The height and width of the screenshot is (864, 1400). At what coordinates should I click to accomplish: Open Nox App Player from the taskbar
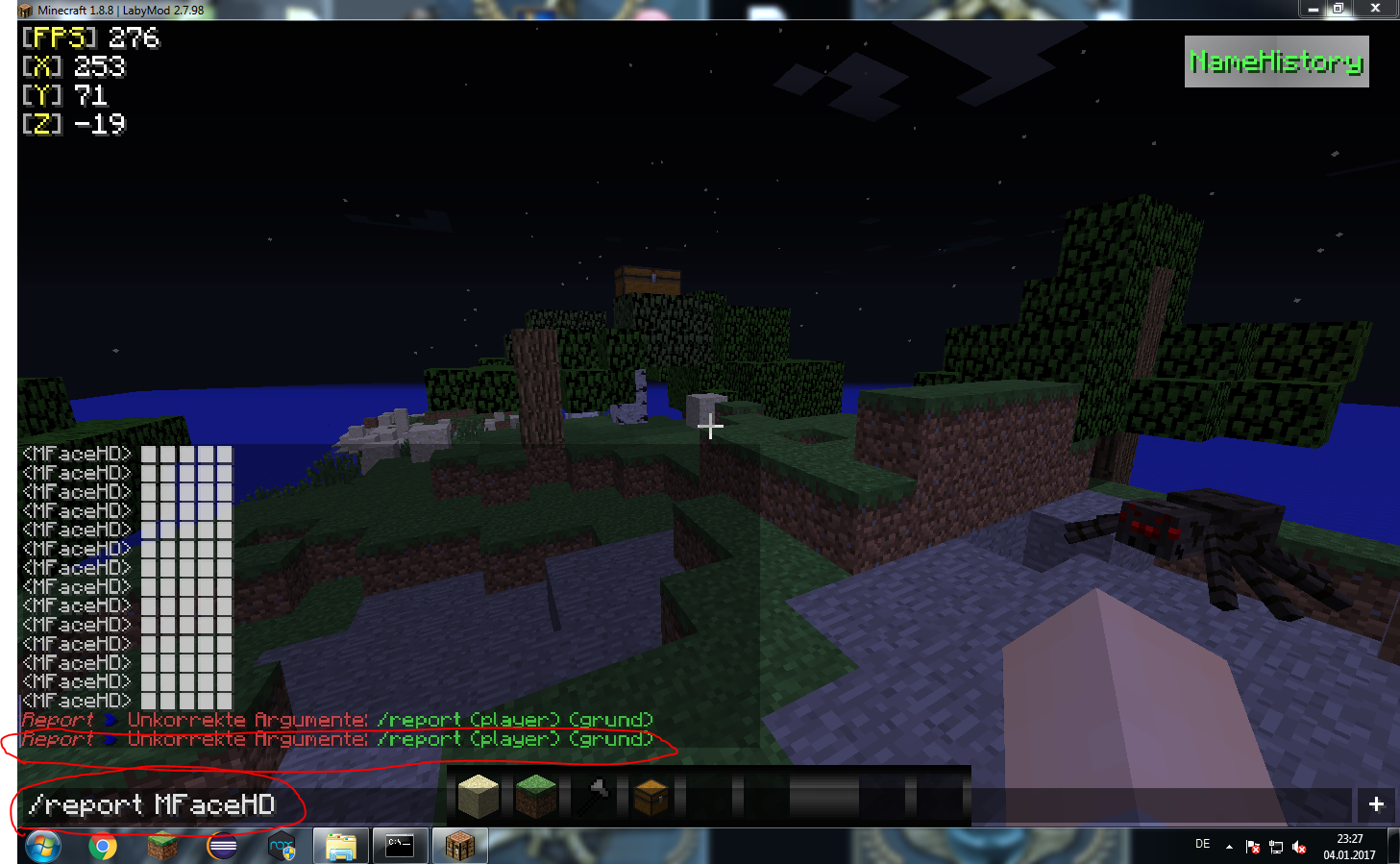coord(282,846)
